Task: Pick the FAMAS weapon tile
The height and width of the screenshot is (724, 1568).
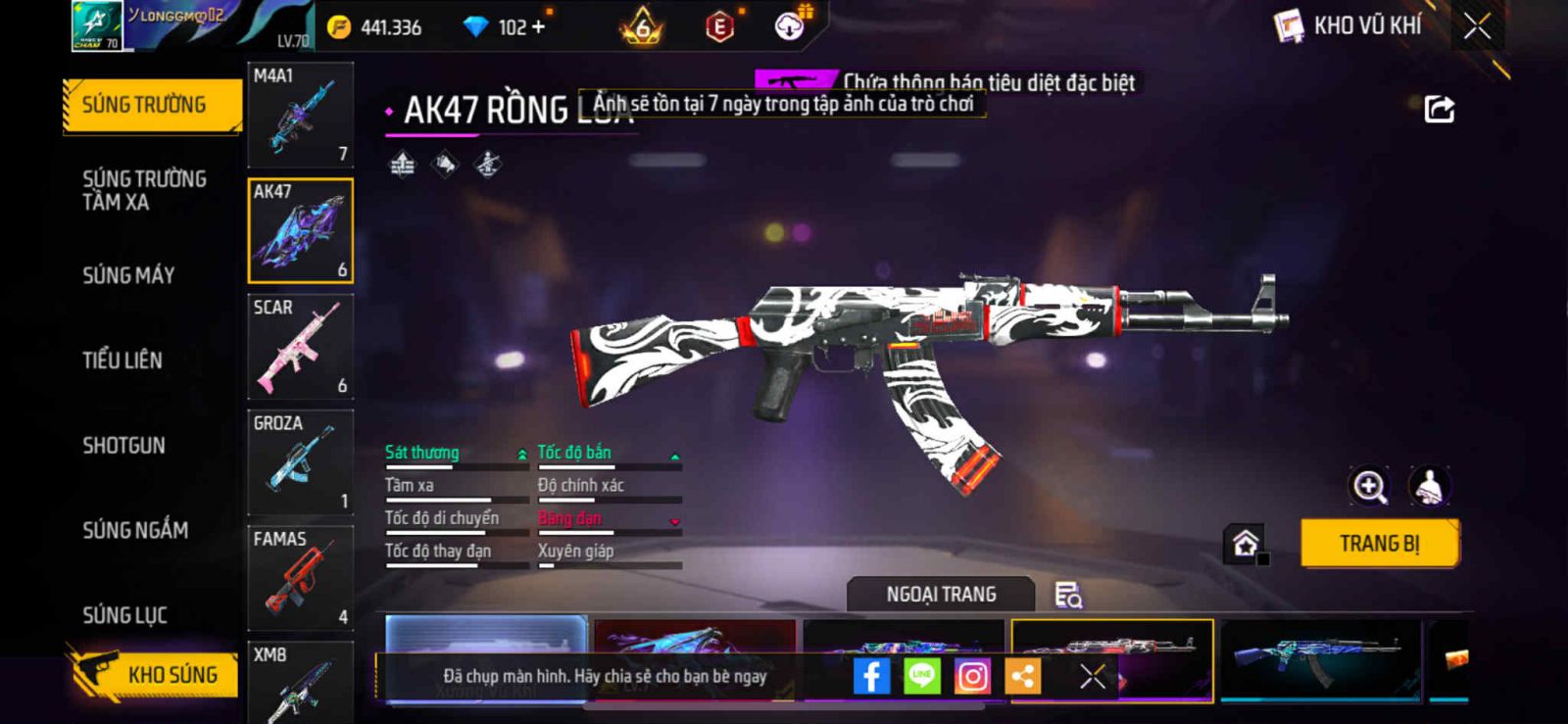Action: (300, 578)
